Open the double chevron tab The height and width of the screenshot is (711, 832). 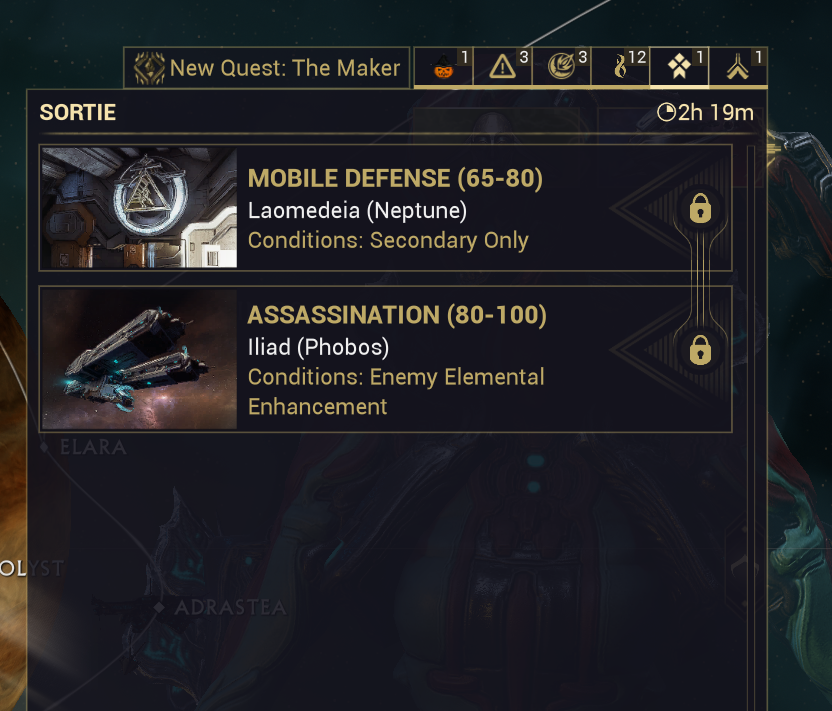pyautogui.click(x=738, y=68)
